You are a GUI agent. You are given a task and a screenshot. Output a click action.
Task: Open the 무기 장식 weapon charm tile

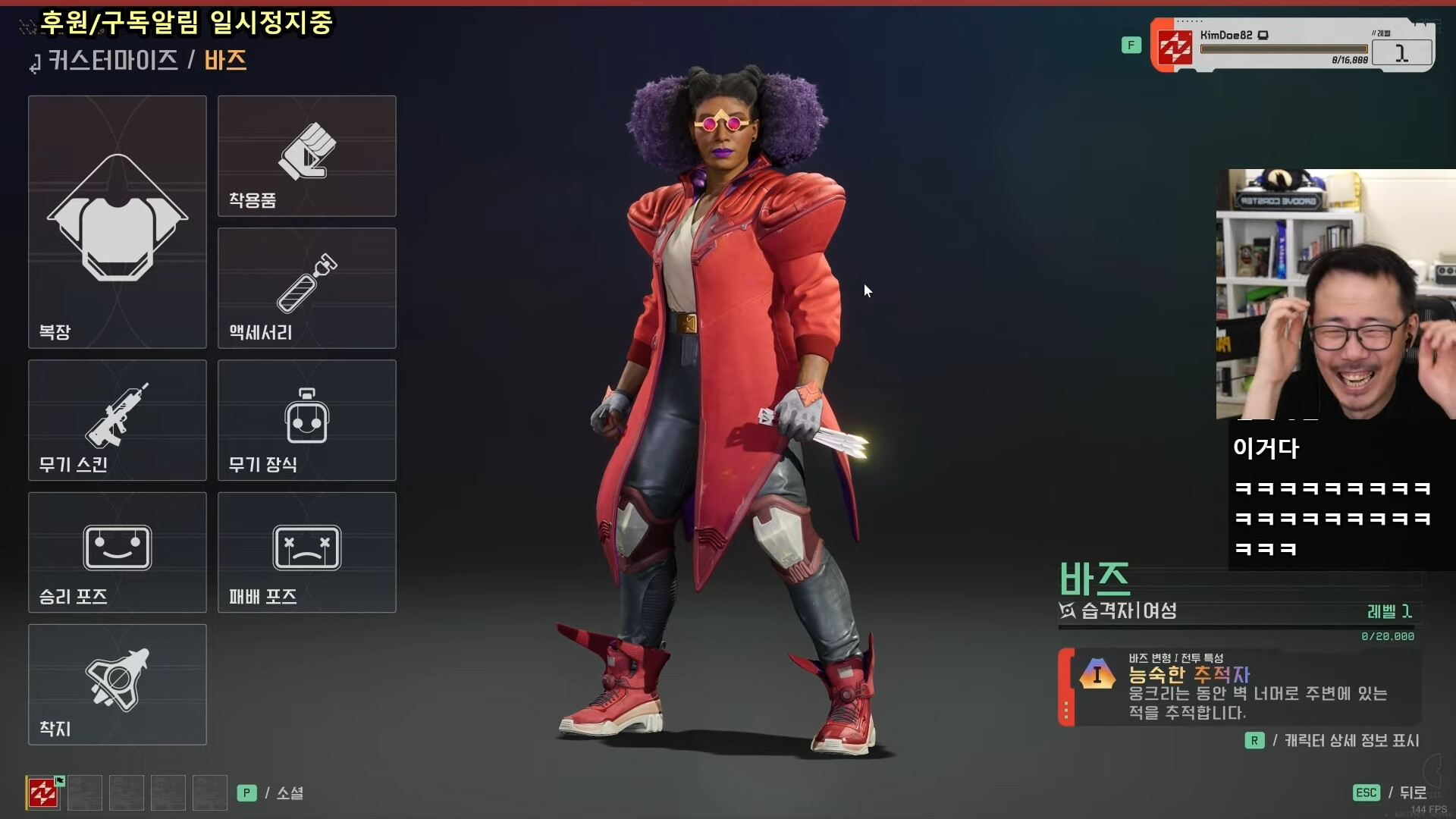click(x=306, y=420)
